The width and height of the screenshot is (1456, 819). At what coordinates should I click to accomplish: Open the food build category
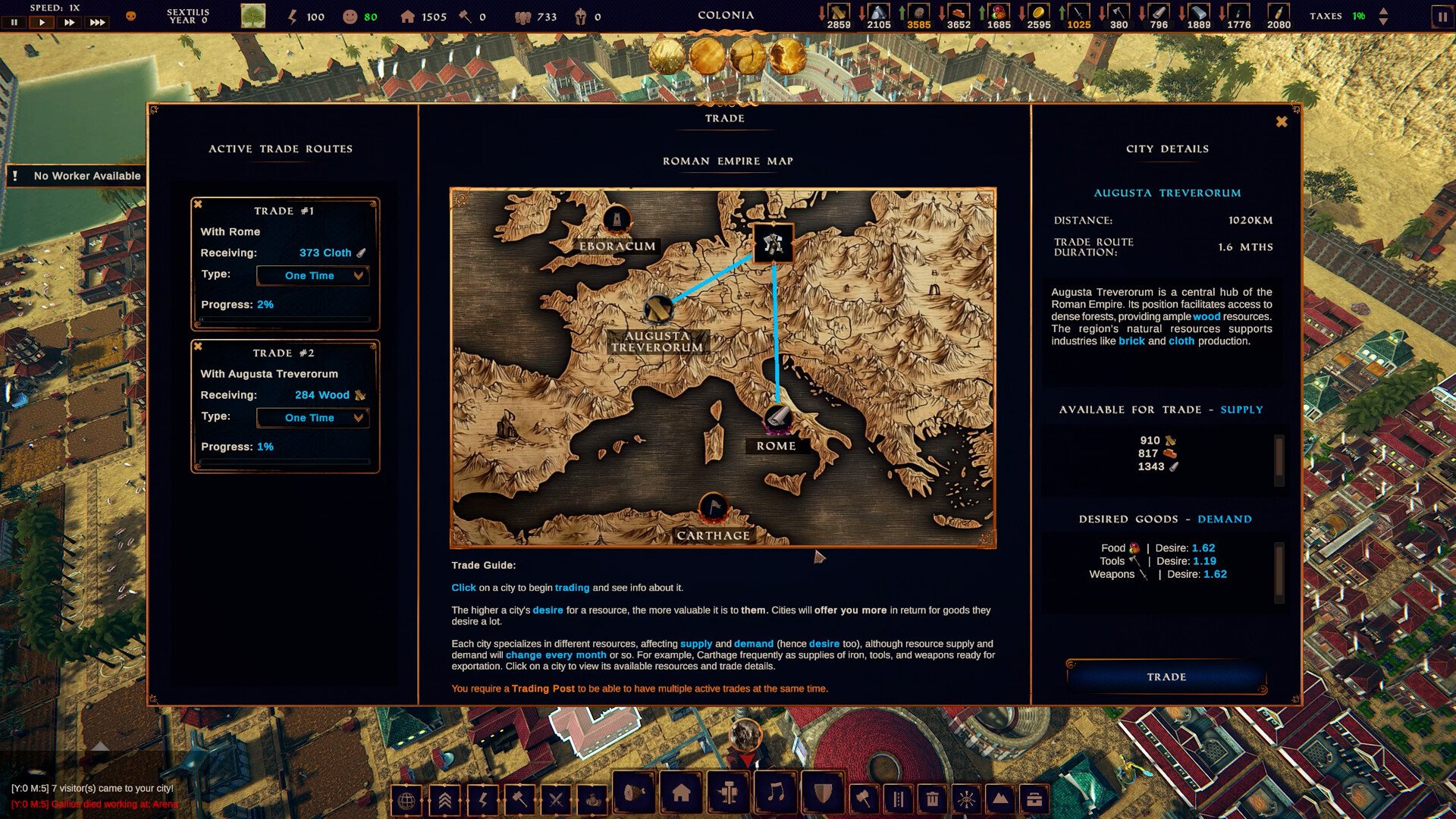pyautogui.click(x=634, y=794)
